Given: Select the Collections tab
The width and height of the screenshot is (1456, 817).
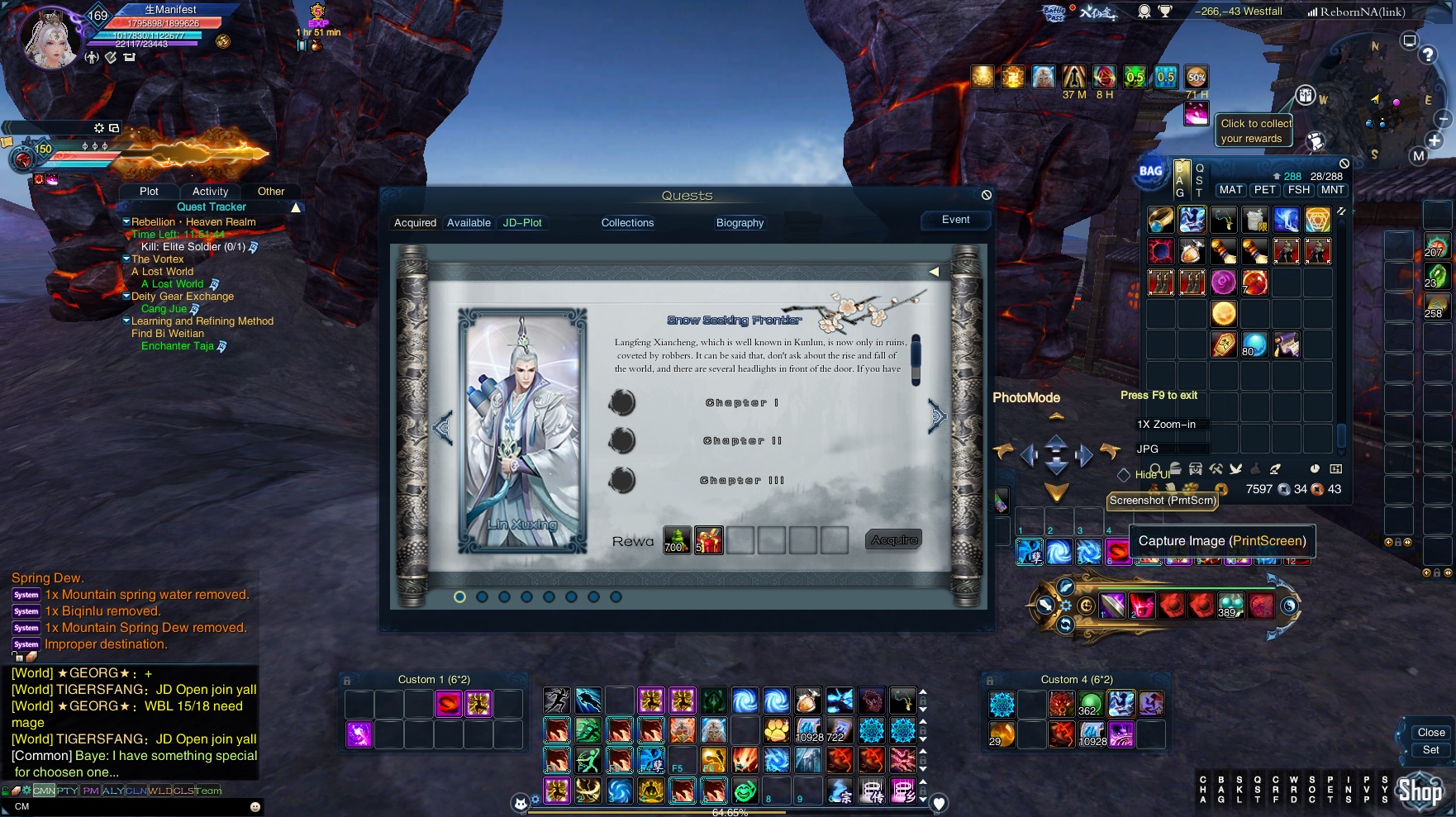Looking at the screenshot, I should coord(627,223).
